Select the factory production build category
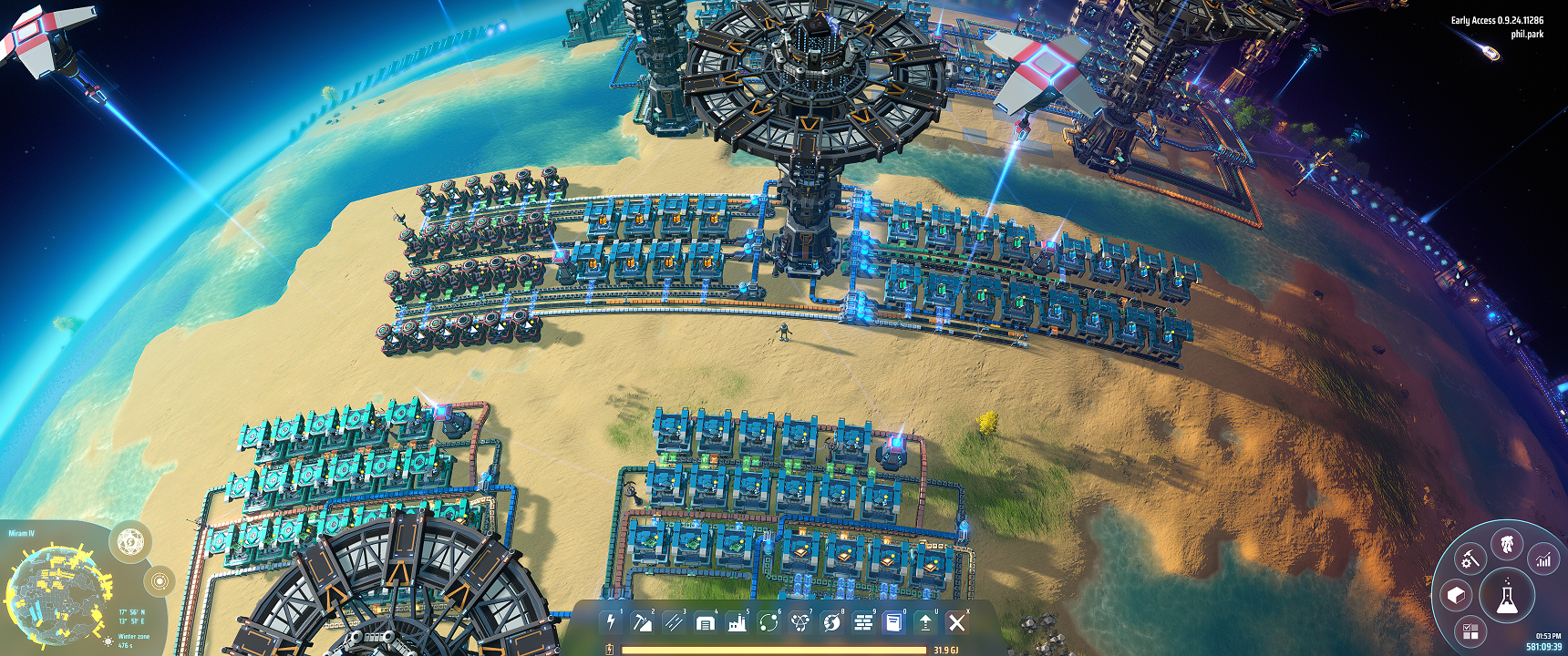Viewport: 1568px width, 656px height. (737, 622)
